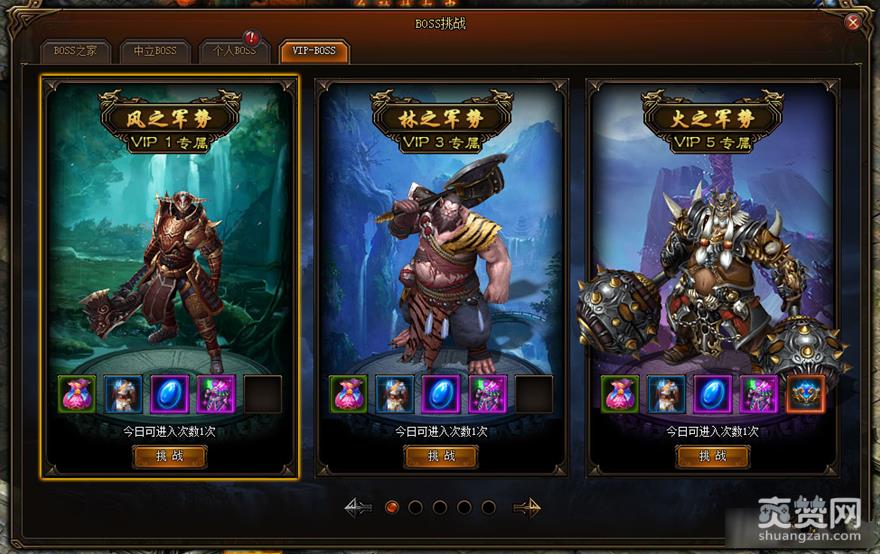Select the 风之军势 boss card
The image size is (880, 554).
(x=169, y=260)
